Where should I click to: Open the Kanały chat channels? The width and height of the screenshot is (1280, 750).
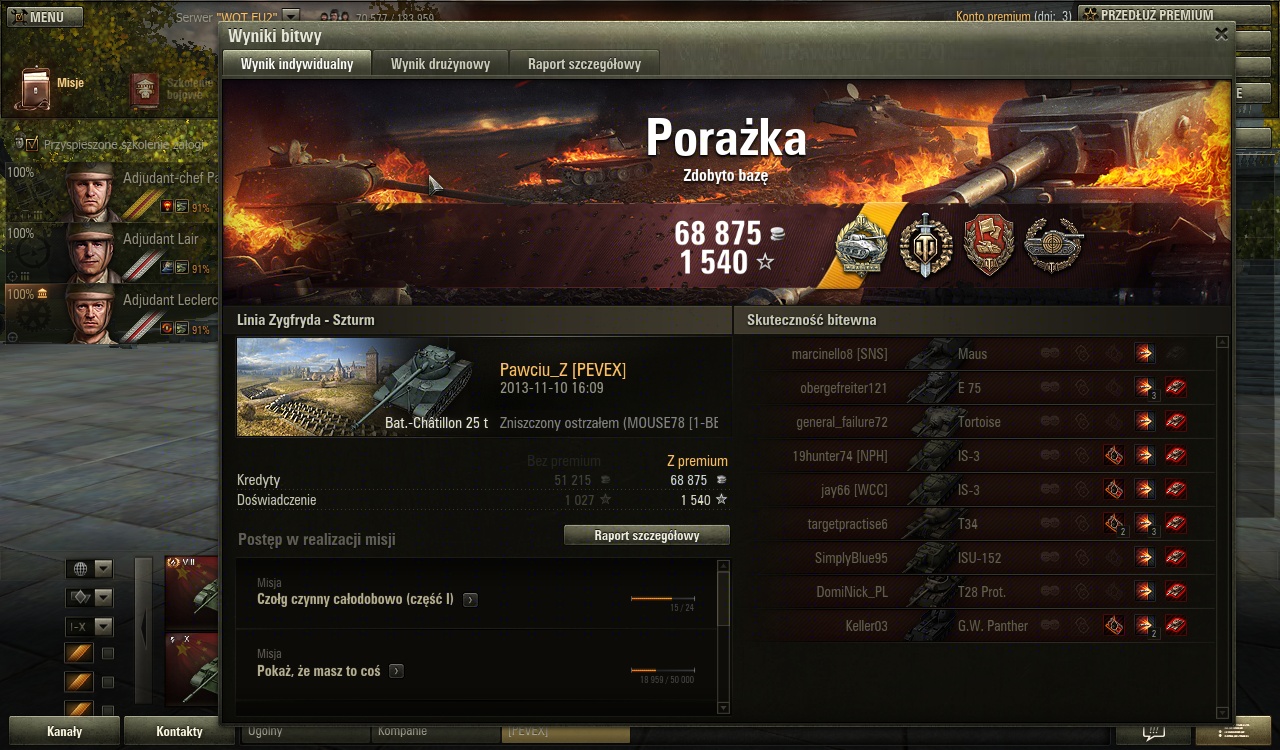[x=64, y=731]
